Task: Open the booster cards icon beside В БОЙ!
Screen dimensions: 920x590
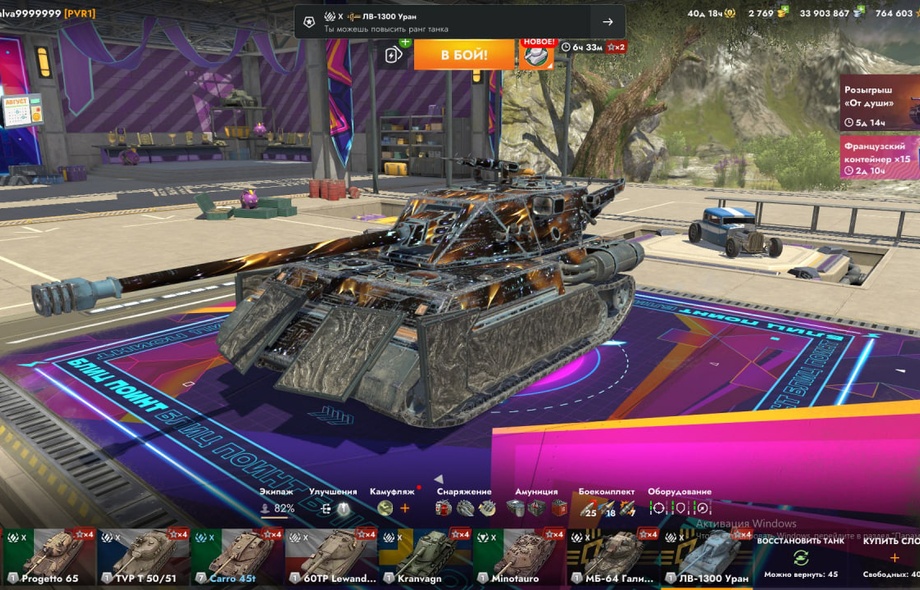Action: pyautogui.click(x=394, y=54)
